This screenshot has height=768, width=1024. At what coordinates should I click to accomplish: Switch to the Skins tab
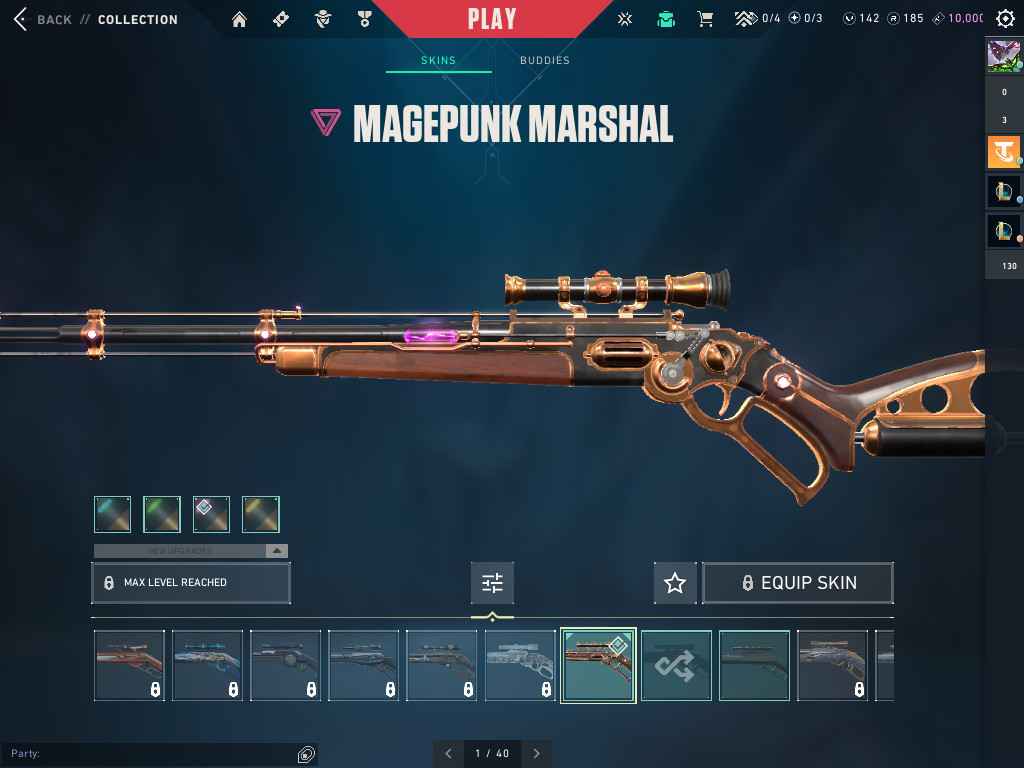(438, 60)
